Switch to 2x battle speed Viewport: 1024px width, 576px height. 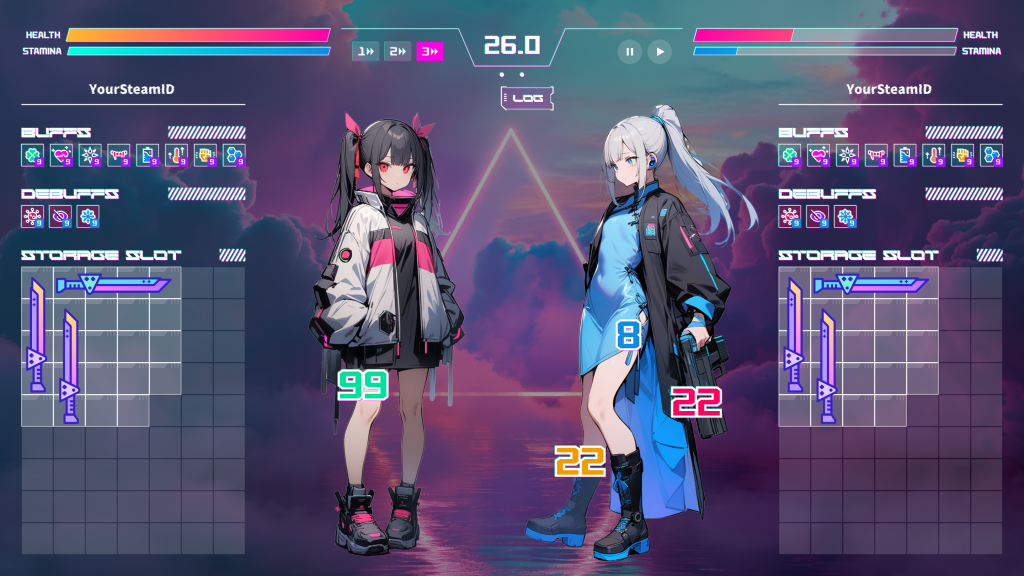coord(397,51)
